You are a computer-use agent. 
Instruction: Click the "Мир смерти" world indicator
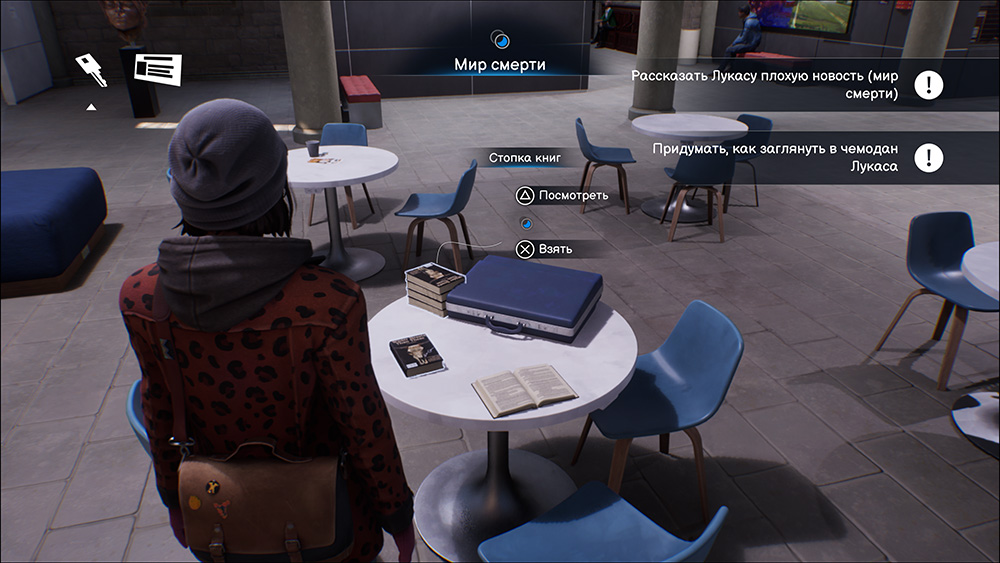coord(500,65)
